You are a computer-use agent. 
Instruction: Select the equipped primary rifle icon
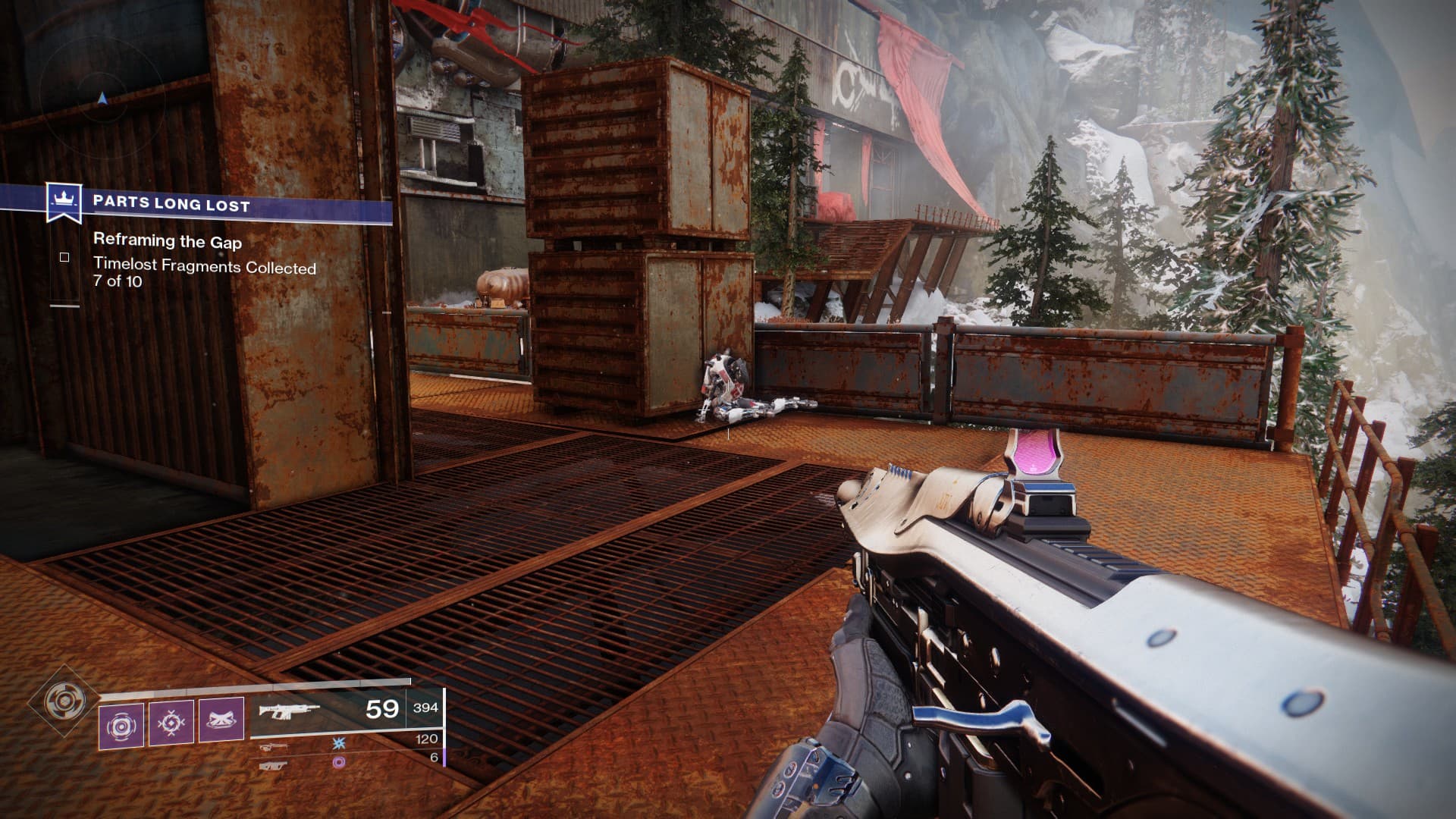tap(288, 711)
